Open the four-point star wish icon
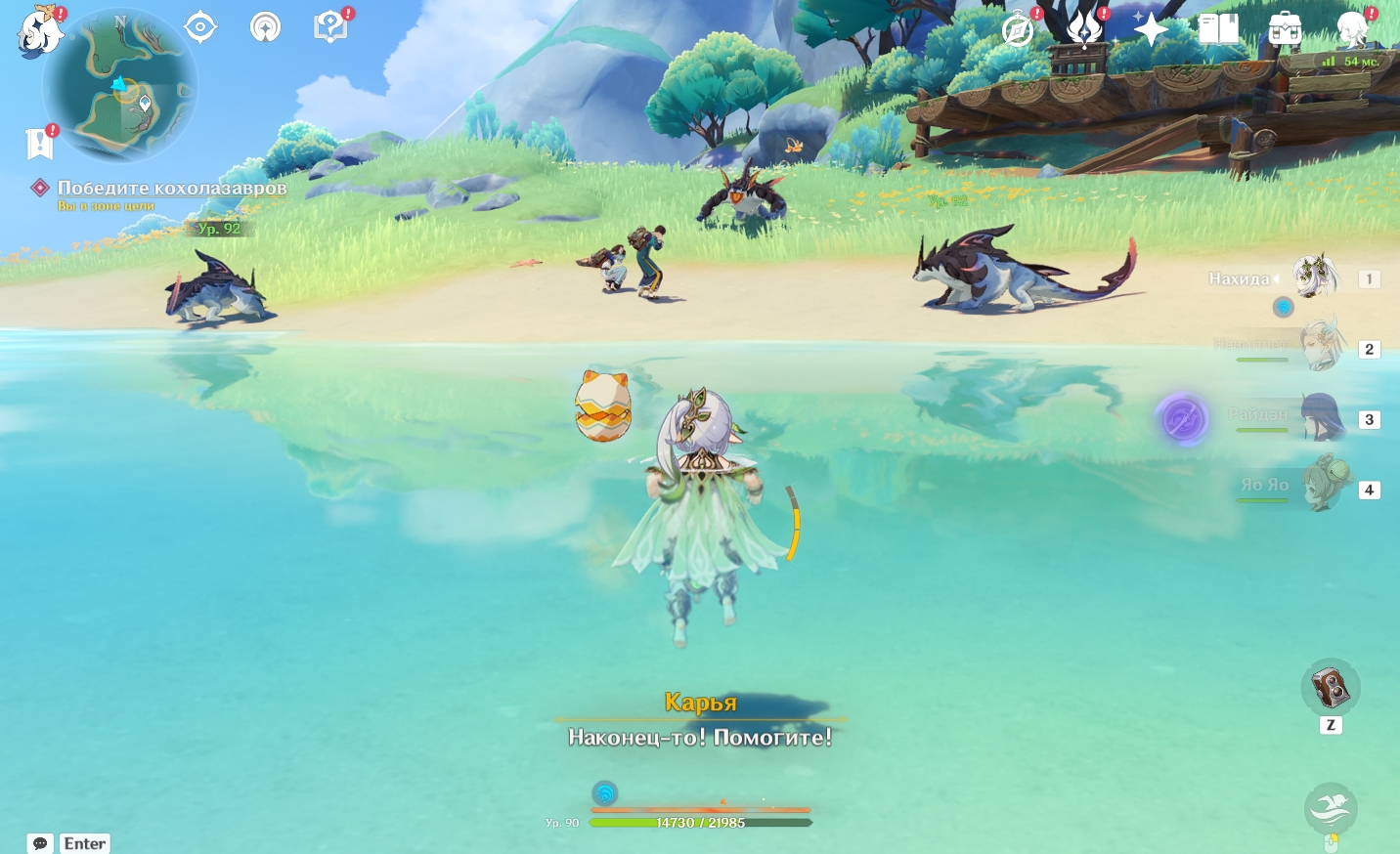The image size is (1400, 854). [x=1151, y=29]
